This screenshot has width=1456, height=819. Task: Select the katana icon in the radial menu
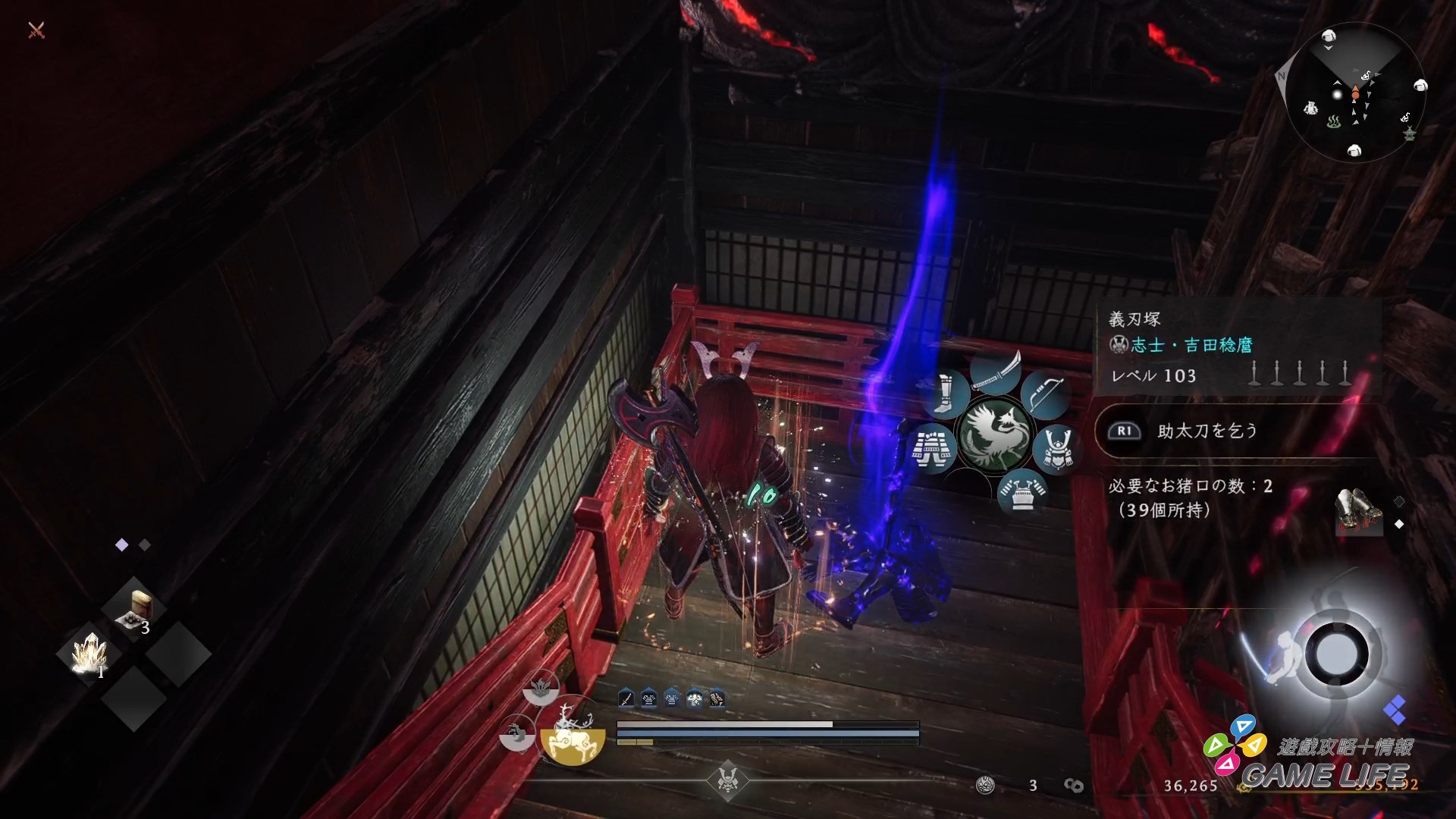click(x=996, y=373)
